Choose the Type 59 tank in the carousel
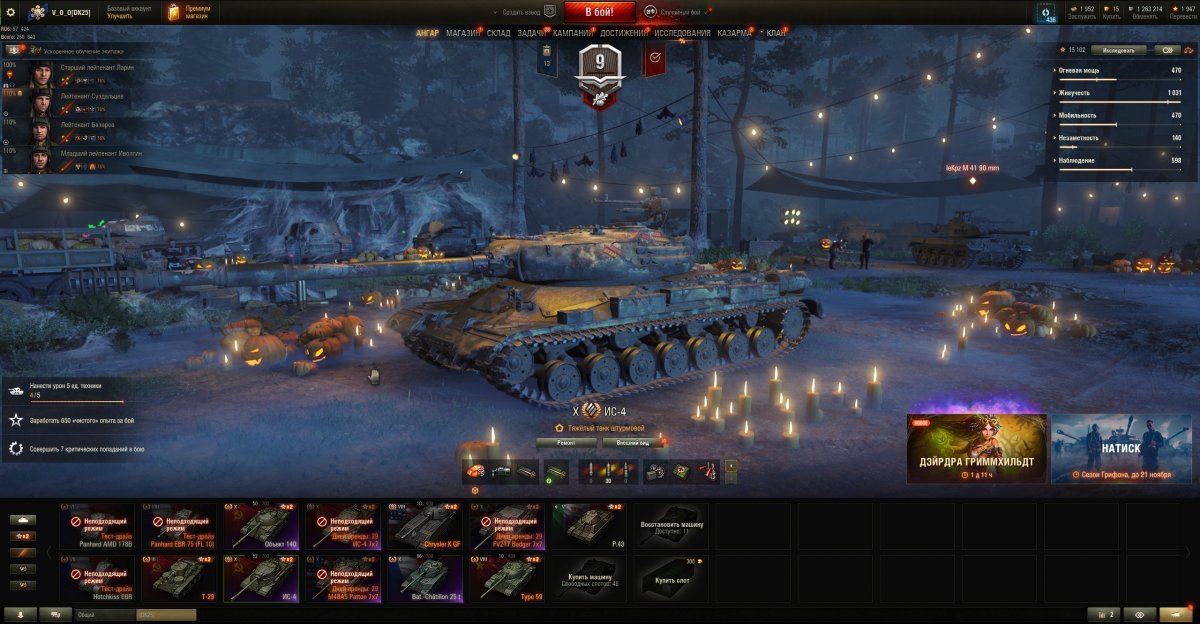The width and height of the screenshot is (1200, 624). (507, 579)
